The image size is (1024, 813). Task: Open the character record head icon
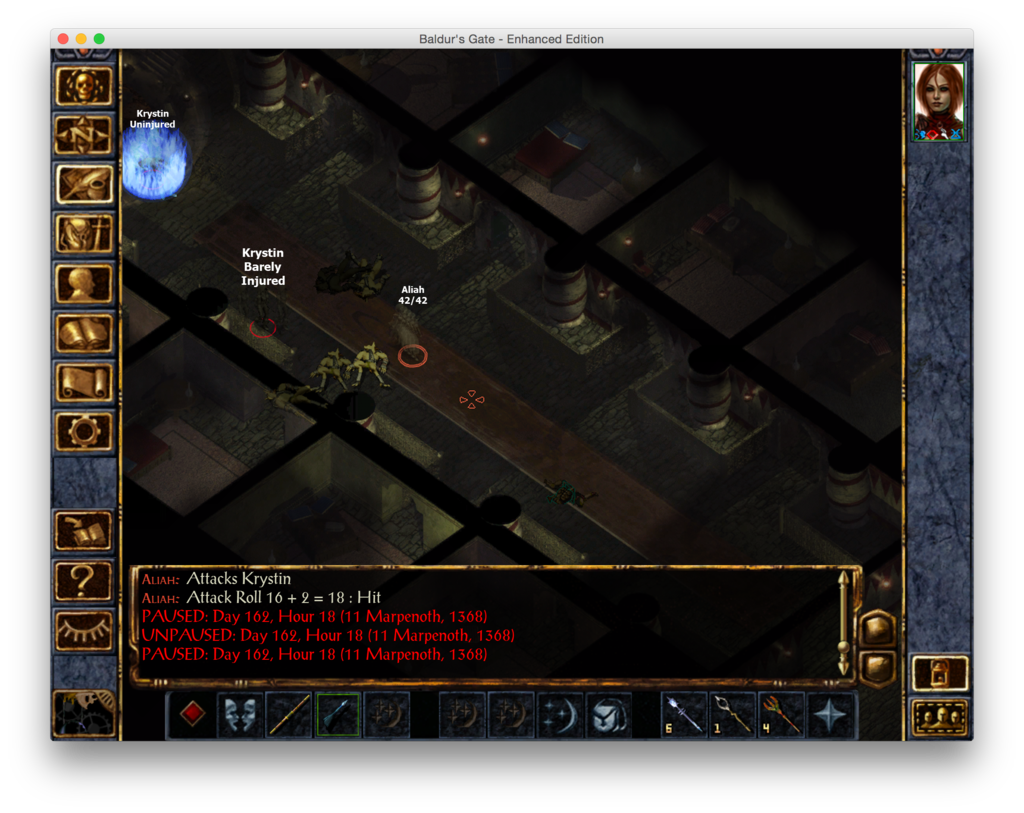click(x=84, y=283)
